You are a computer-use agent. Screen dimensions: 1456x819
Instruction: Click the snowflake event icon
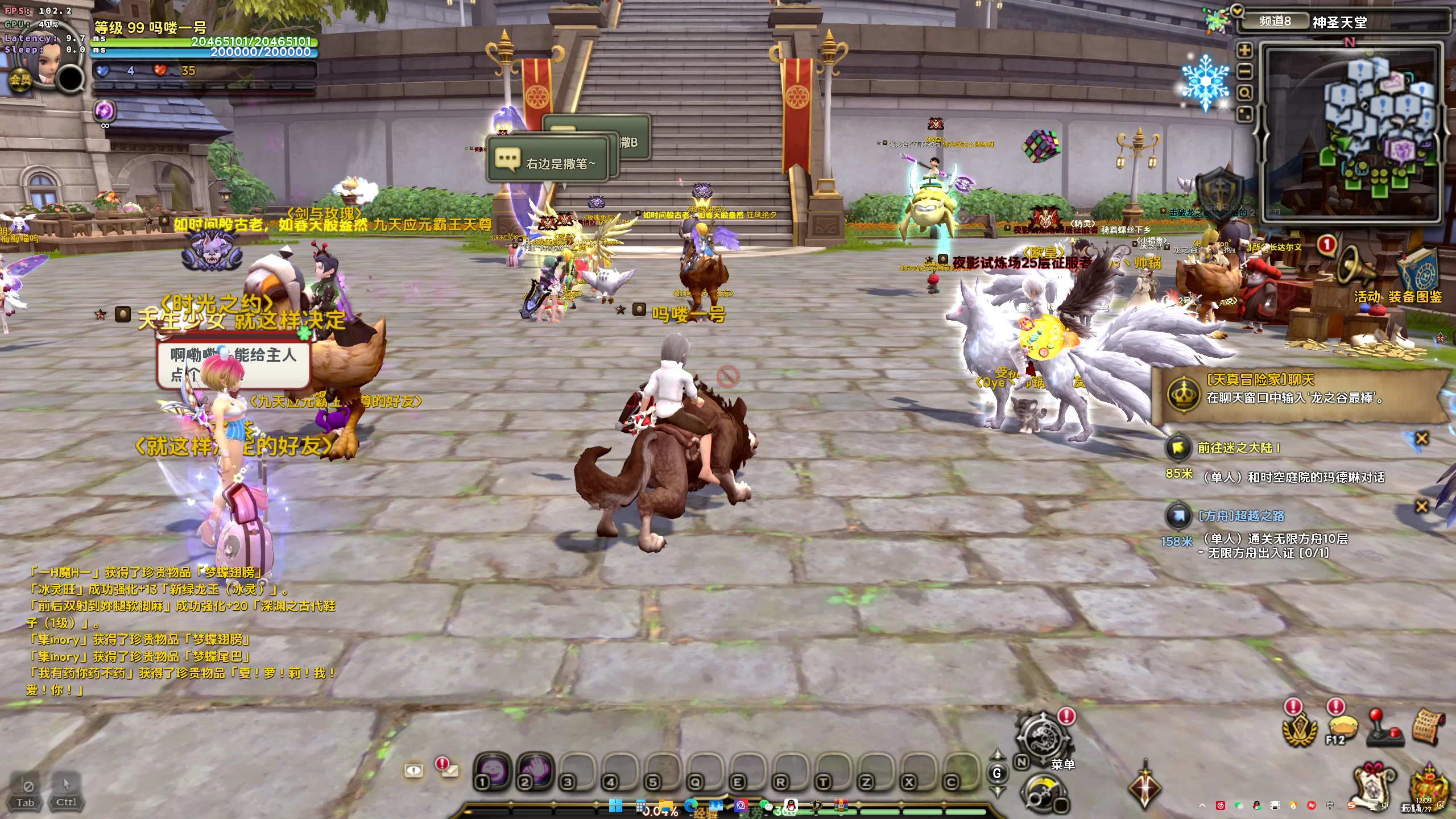click(1205, 82)
